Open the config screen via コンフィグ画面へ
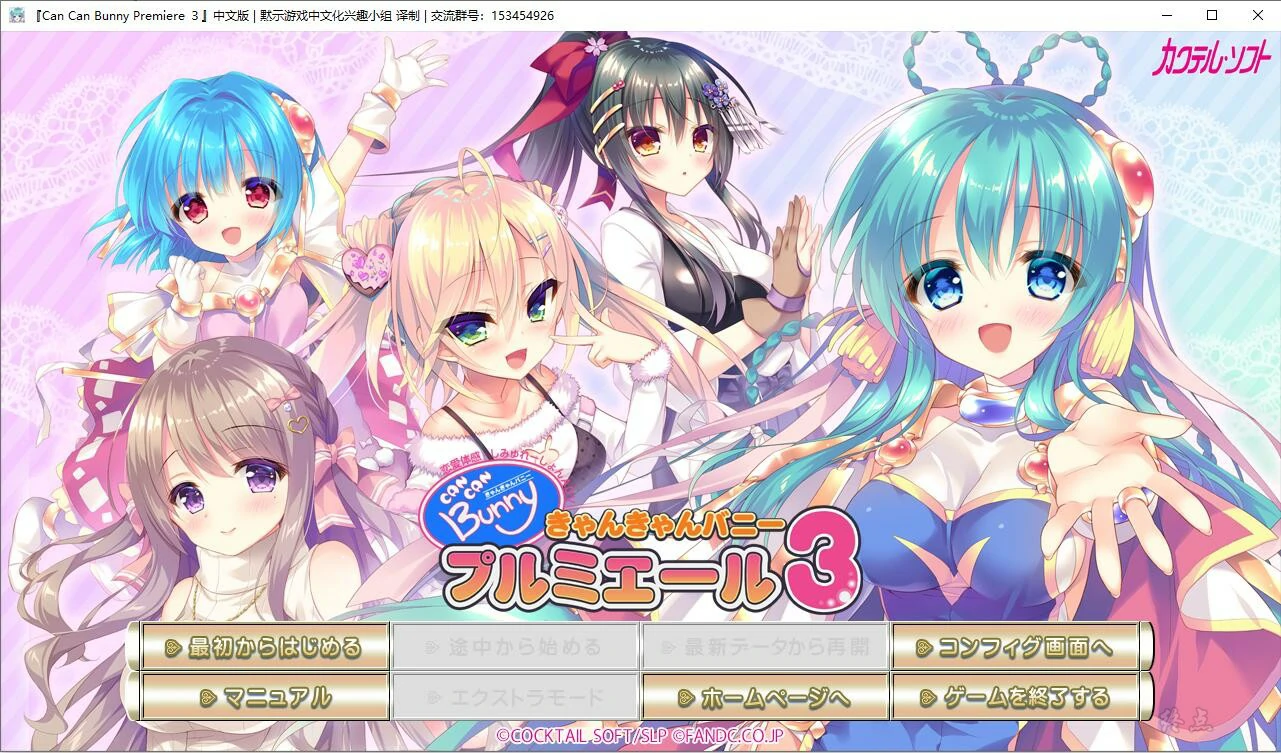 point(1017,647)
